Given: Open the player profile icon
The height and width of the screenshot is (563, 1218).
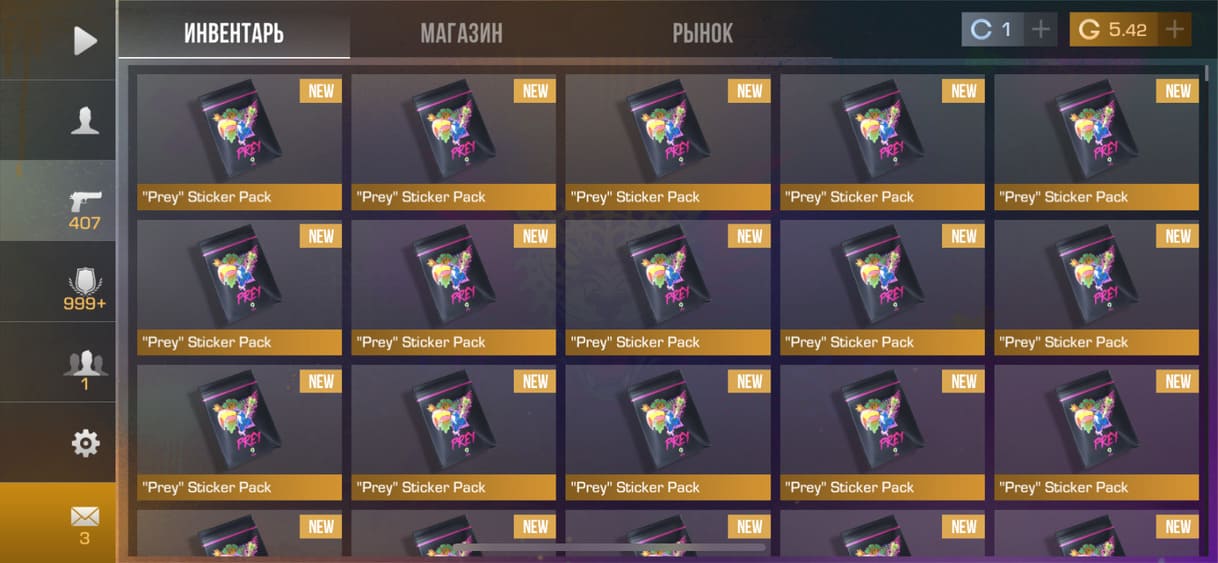Looking at the screenshot, I should click(x=85, y=121).
